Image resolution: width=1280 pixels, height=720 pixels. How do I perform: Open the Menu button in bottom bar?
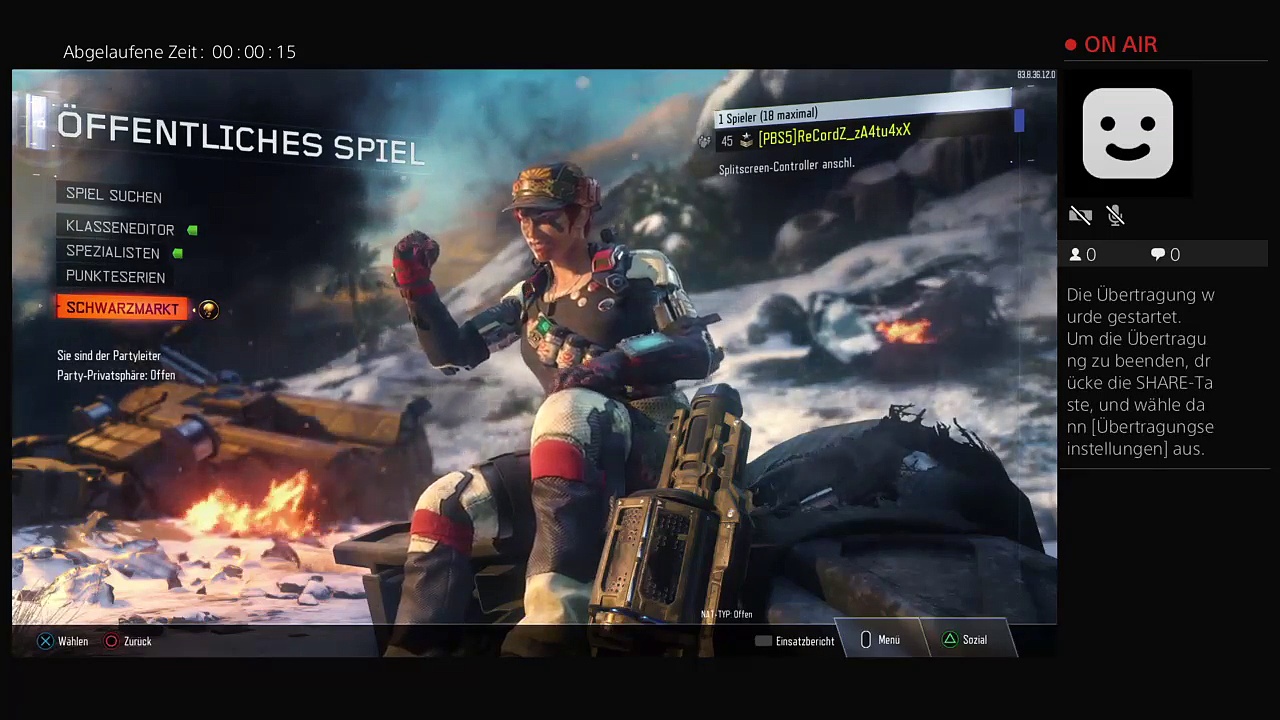(880, 640)
